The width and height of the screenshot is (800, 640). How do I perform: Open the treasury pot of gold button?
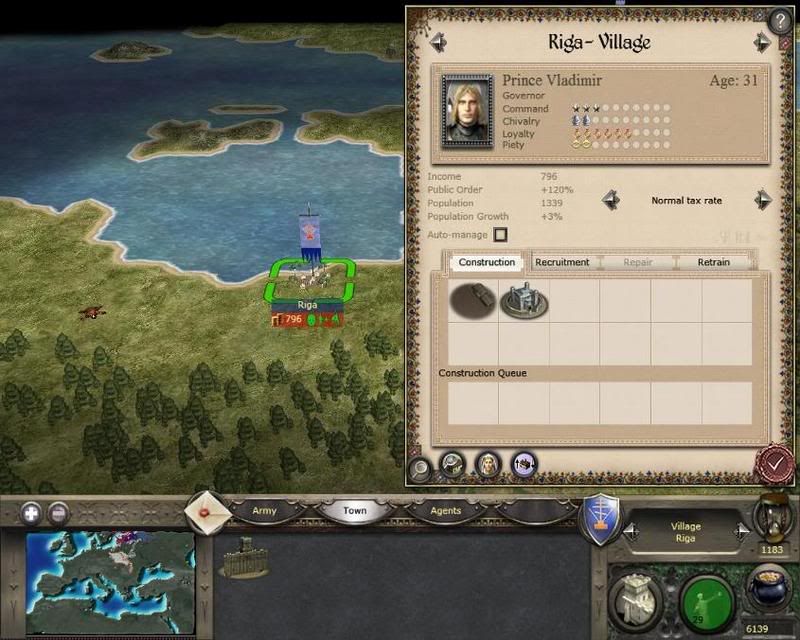[770, 592]
